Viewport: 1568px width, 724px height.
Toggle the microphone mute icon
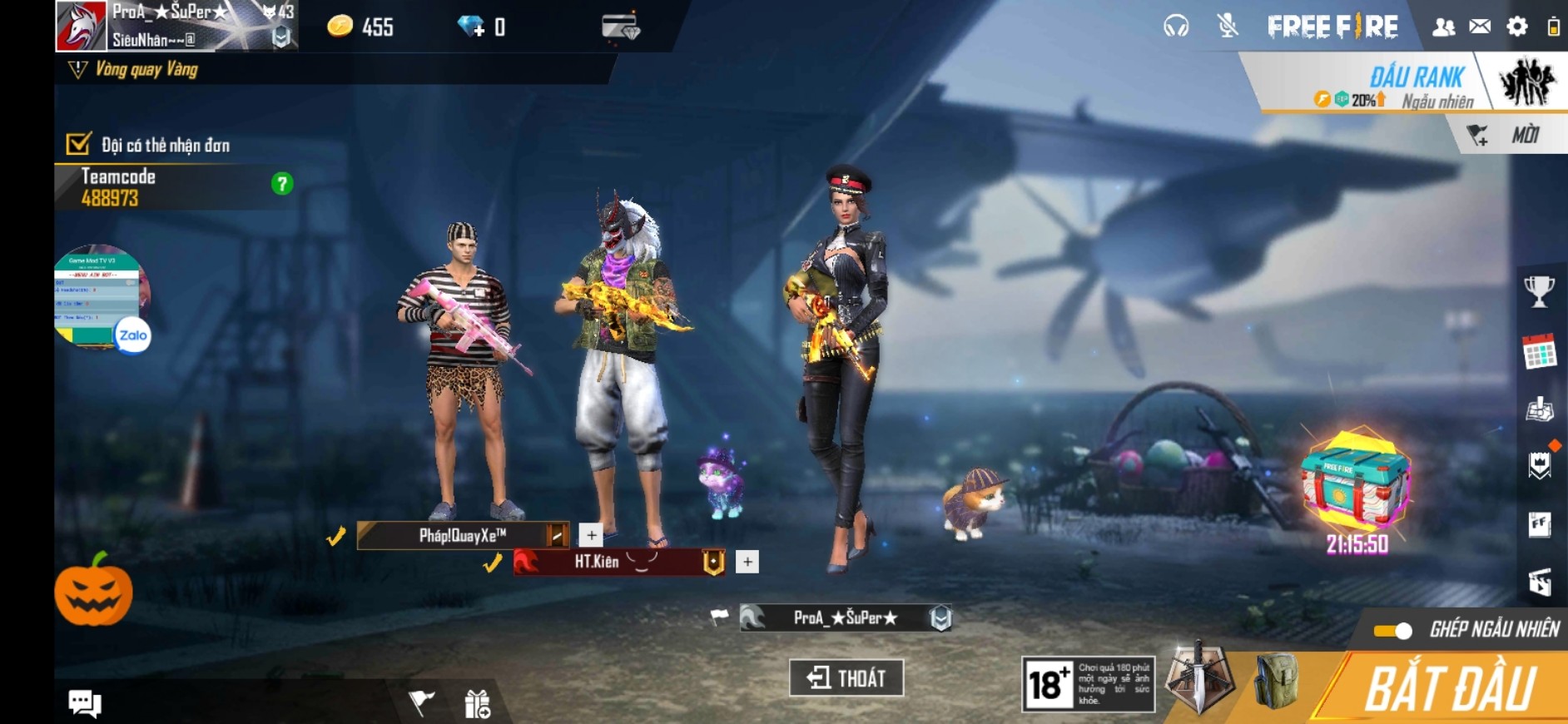click(1227, 27)
